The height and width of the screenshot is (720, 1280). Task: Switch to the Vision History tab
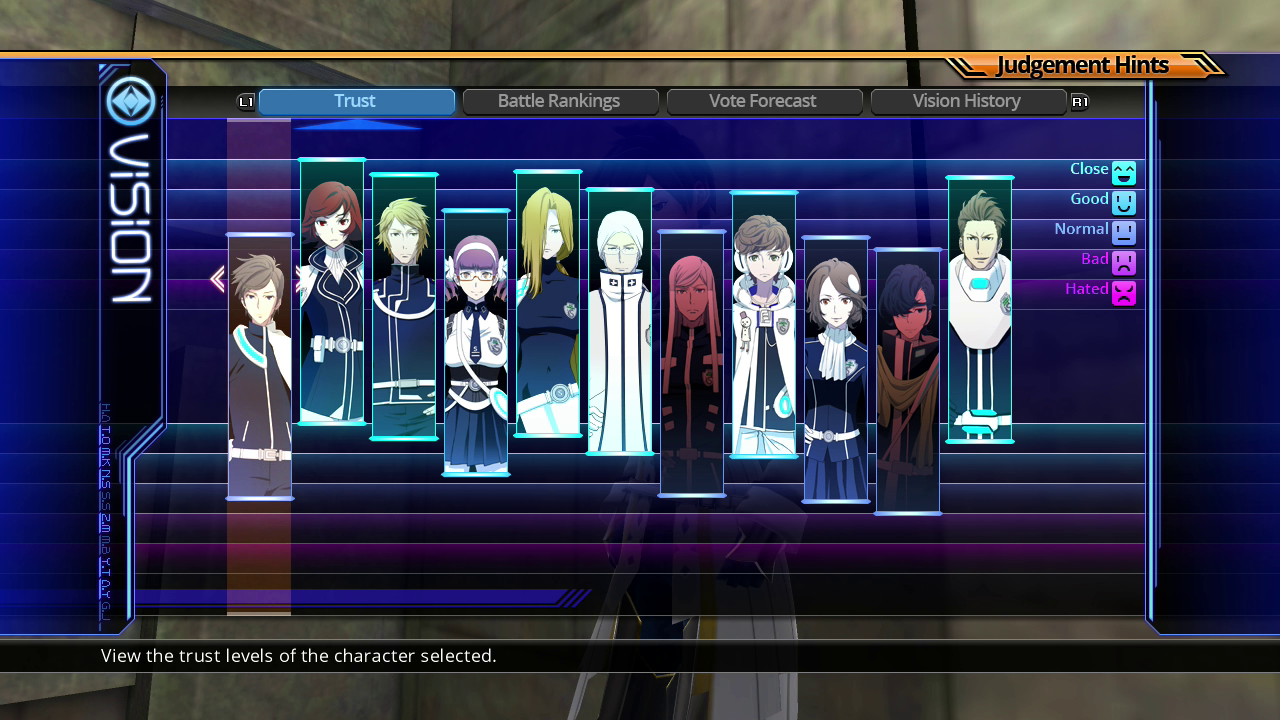click(967, 101)
